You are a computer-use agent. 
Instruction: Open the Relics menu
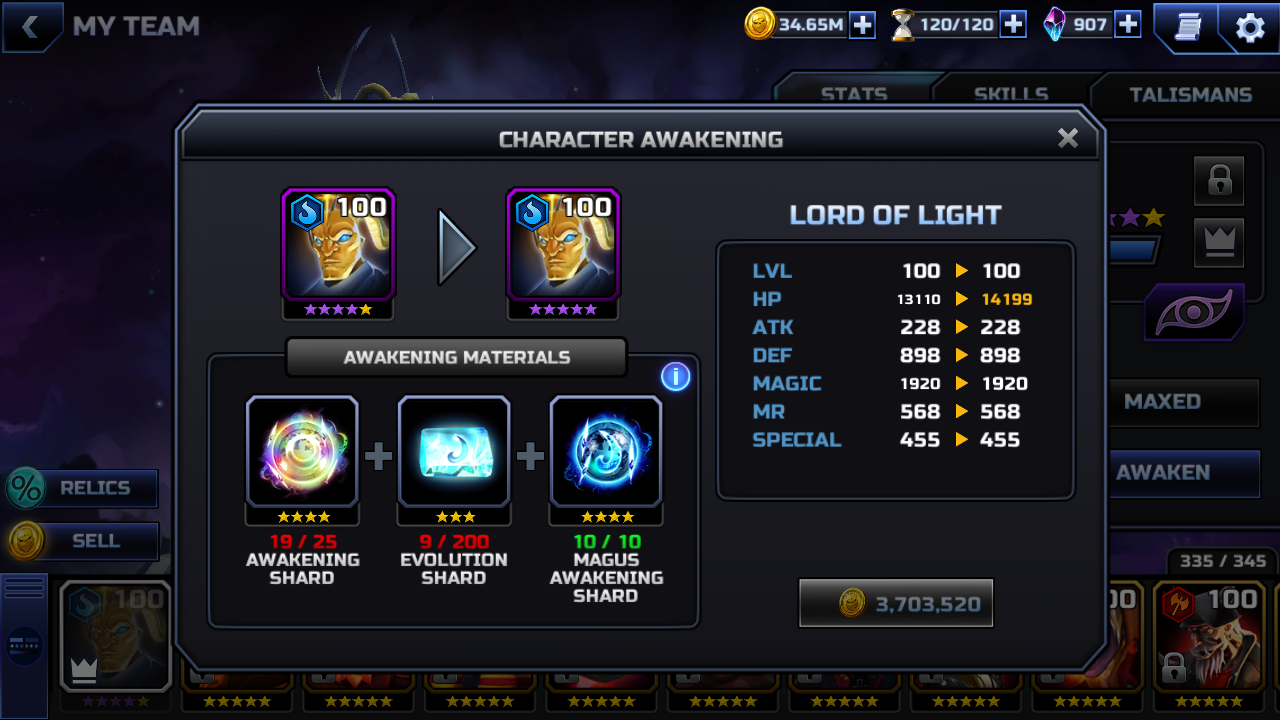(83, 488)
